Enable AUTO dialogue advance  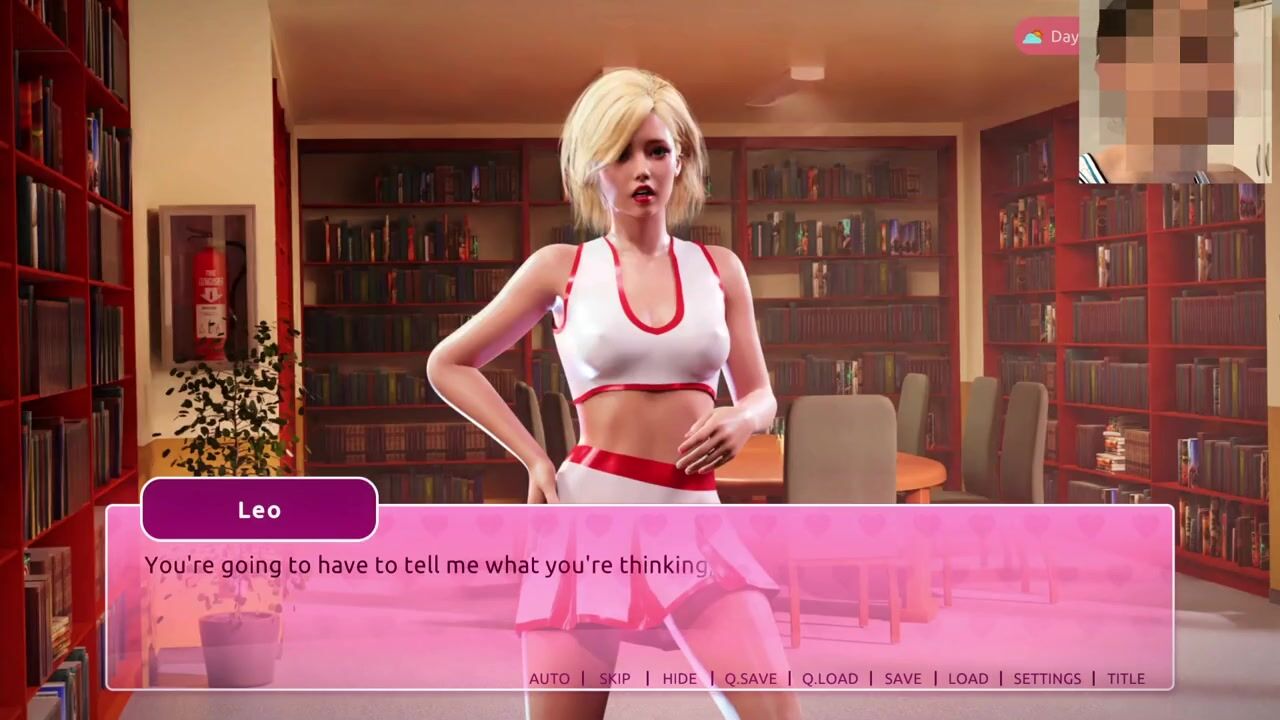coord(549,678)
